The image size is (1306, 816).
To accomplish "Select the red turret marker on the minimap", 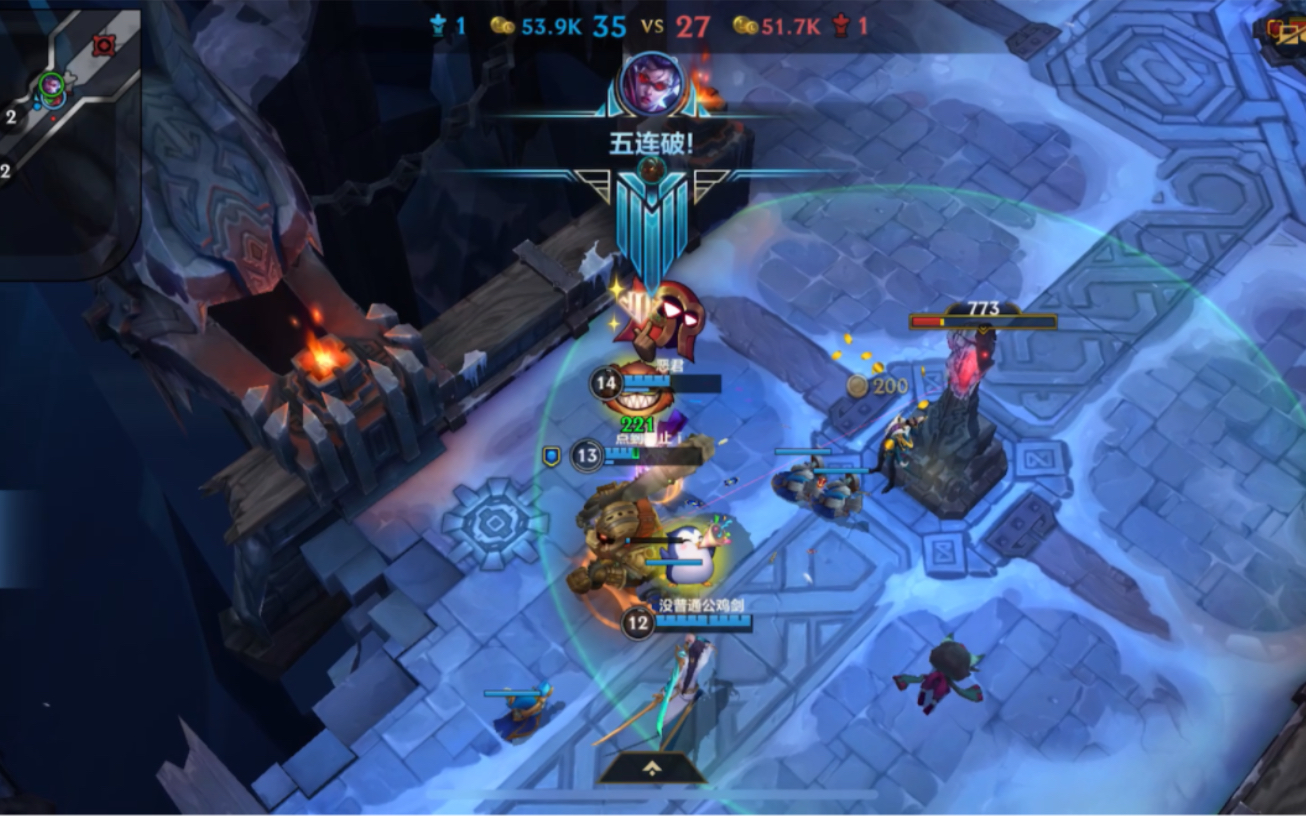I will click(x=103, y=45).
